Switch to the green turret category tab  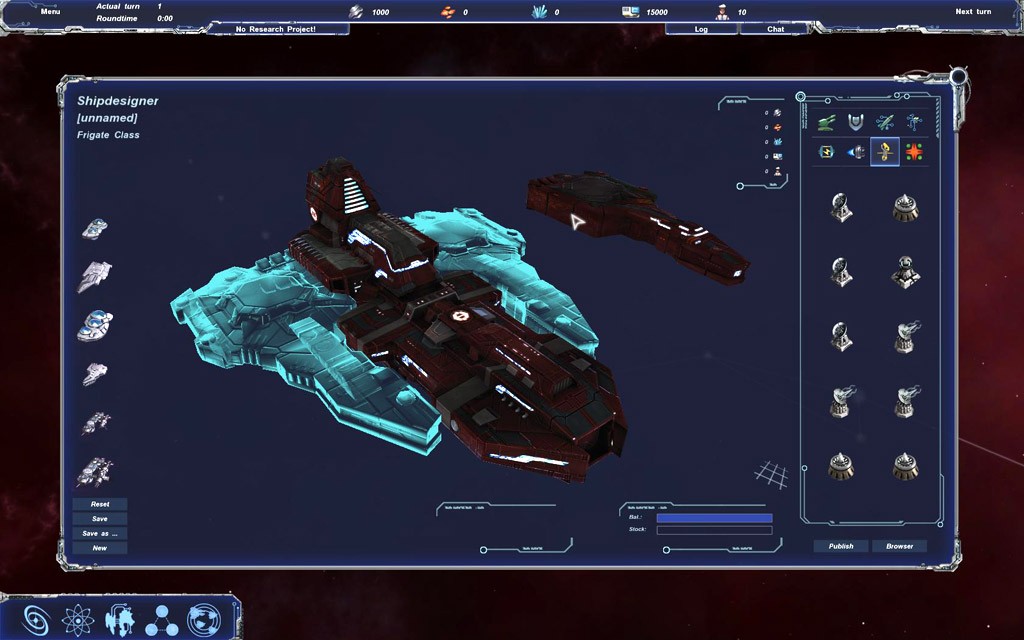[826, 122]
